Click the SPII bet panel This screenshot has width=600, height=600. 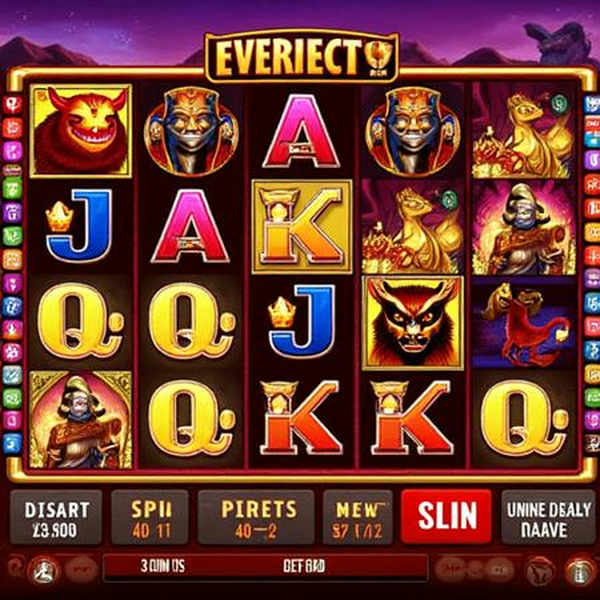151,517
